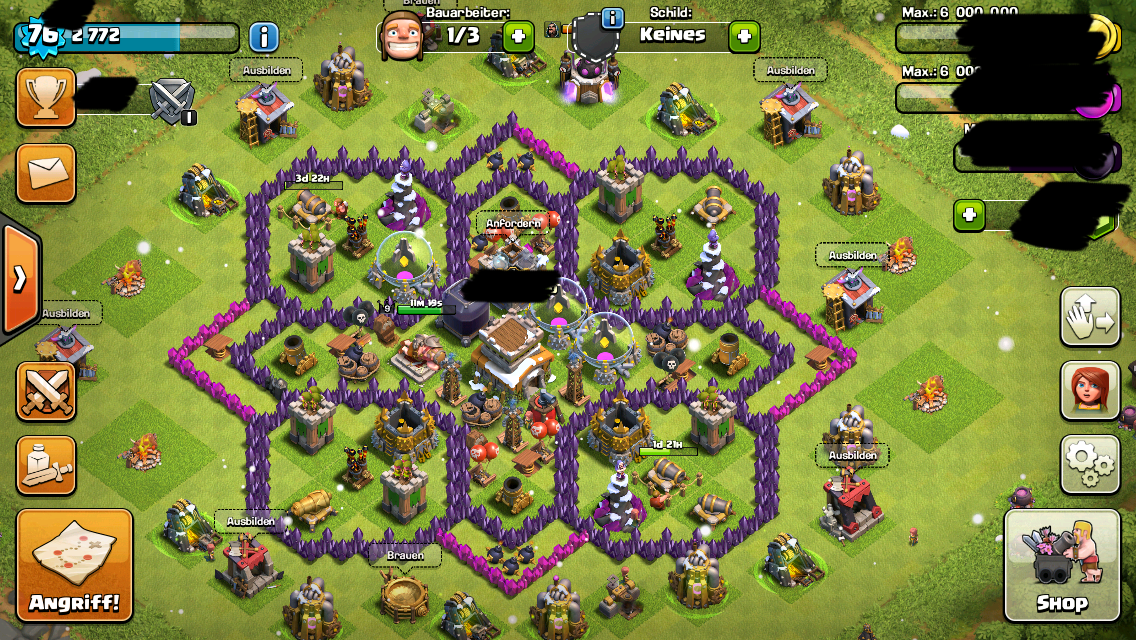View the league shield badge

[x=171, y=100]
